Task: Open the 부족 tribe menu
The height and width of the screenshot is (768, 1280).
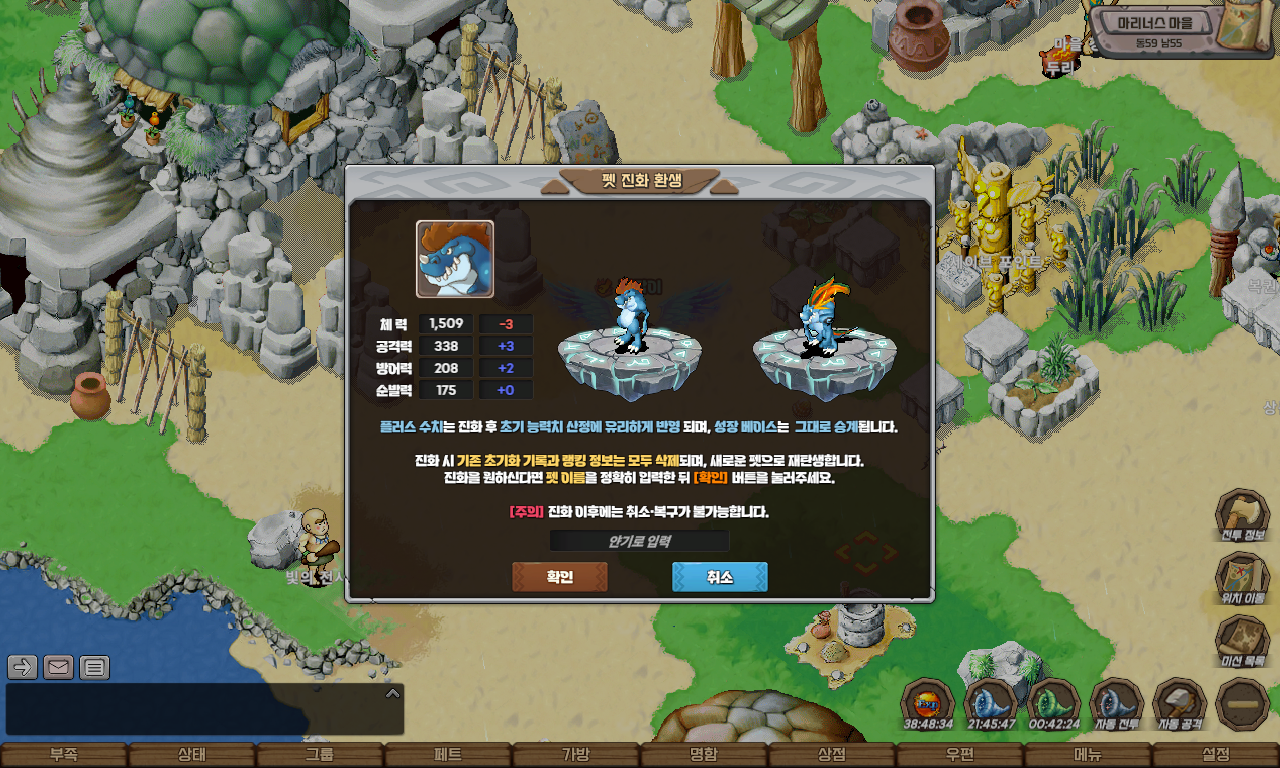Action: coord(64,755)
